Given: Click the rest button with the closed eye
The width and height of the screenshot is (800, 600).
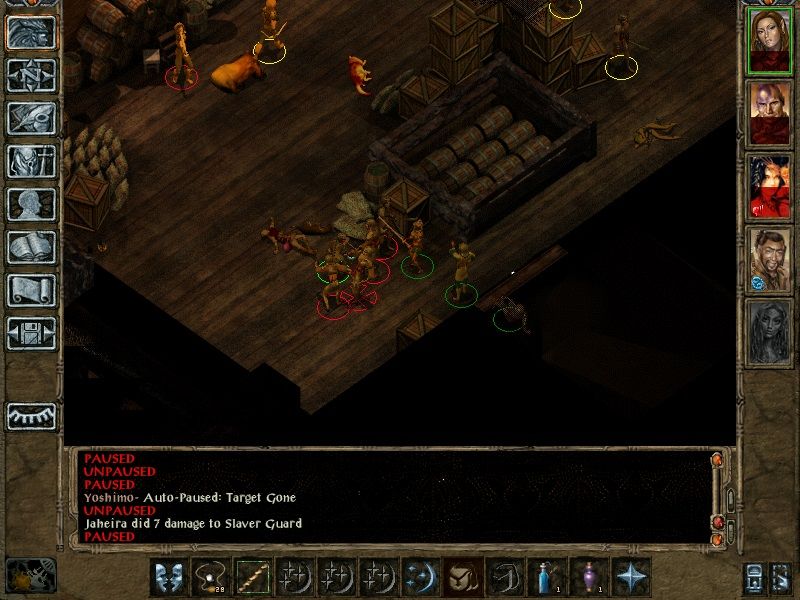Looking at the screenshot, I should click(x=31, y=416).
